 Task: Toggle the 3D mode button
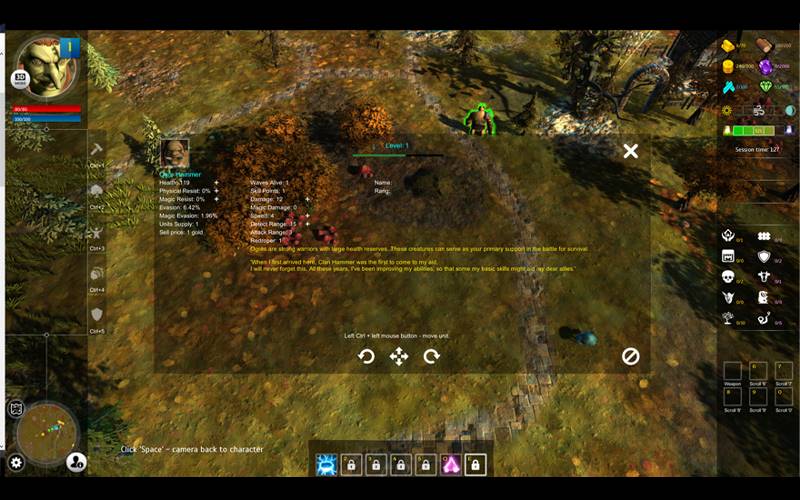click(x=19, y=78)
